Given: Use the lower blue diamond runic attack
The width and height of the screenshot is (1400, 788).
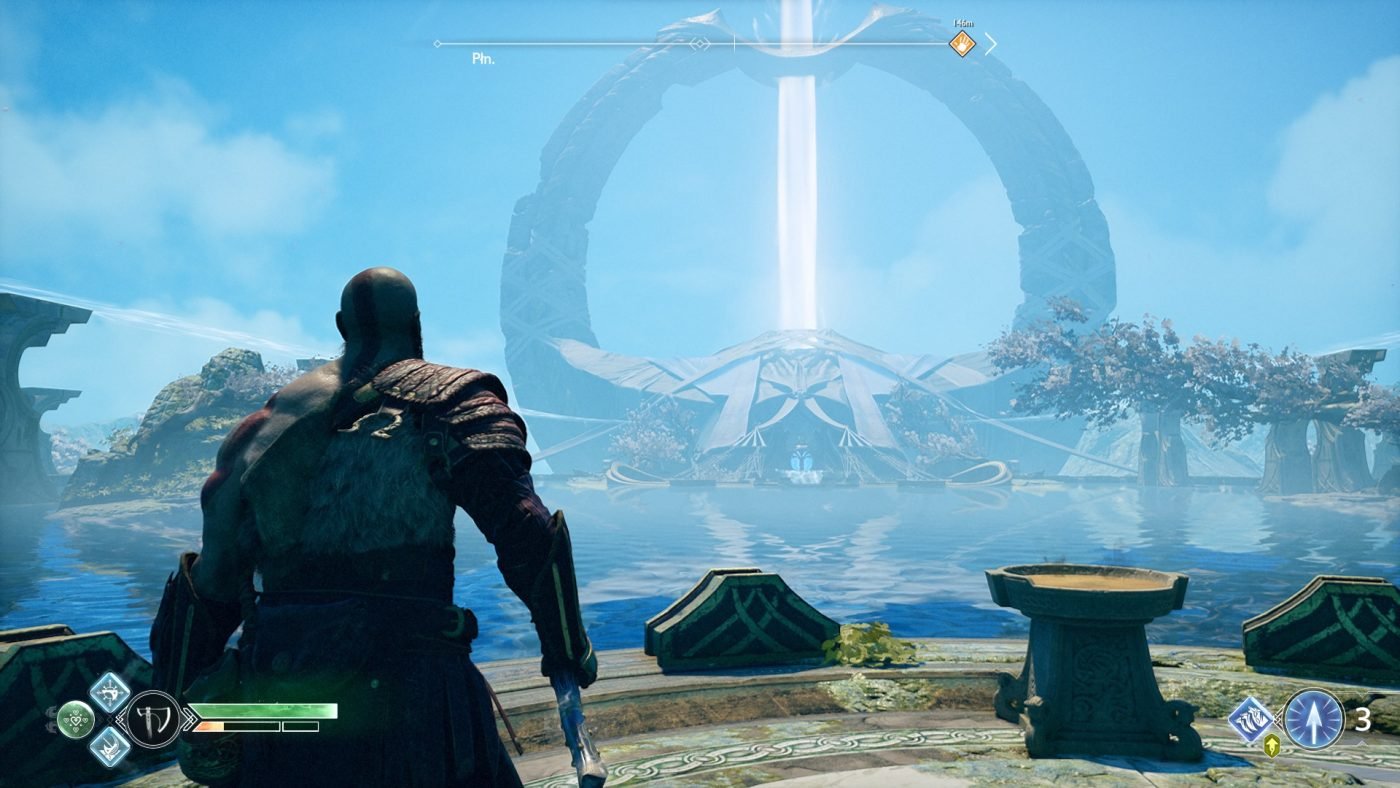Looking at the screenshot, I should click(x=109, y=746).
